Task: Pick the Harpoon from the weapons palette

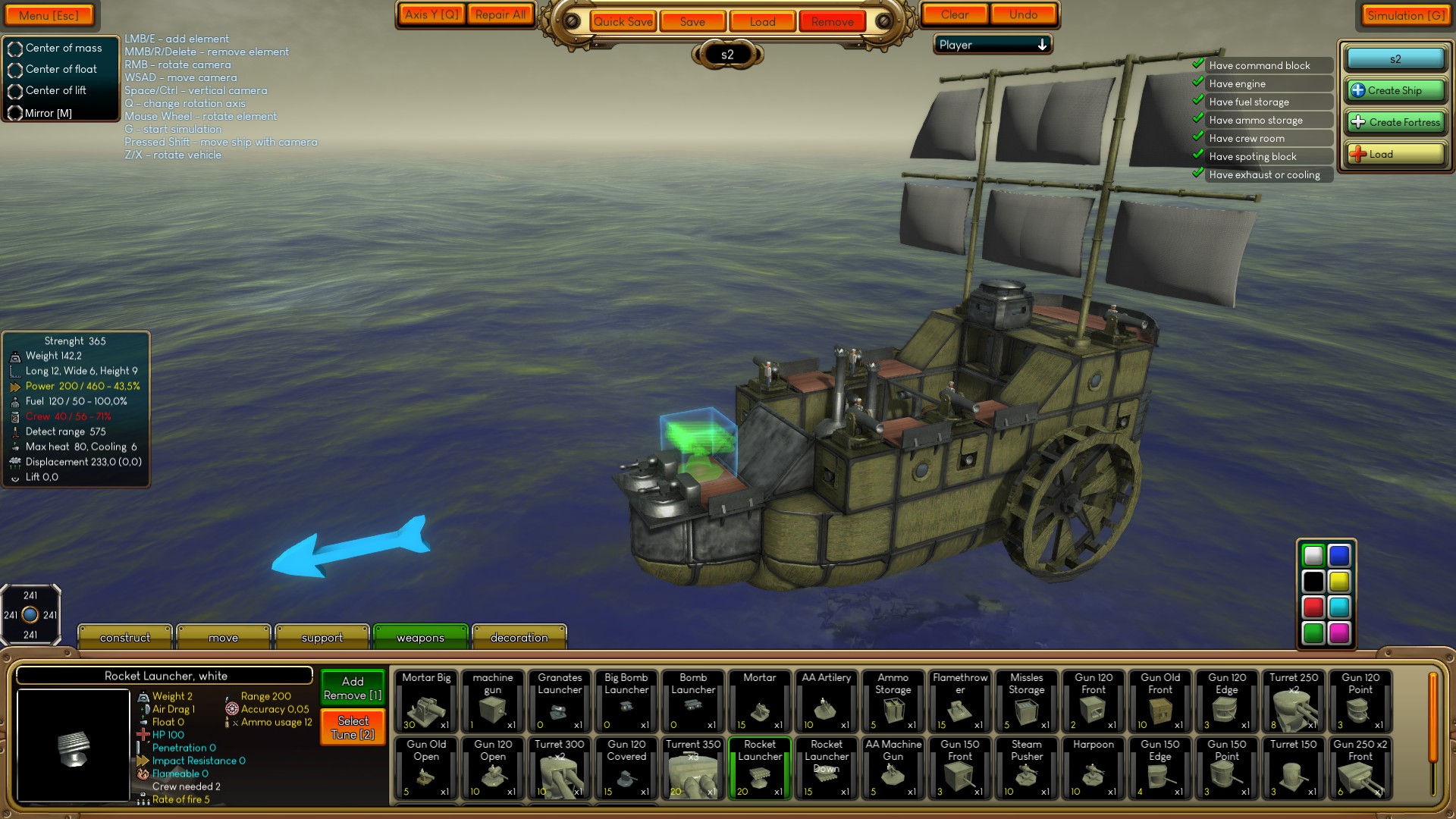Action: (1092, 768)
